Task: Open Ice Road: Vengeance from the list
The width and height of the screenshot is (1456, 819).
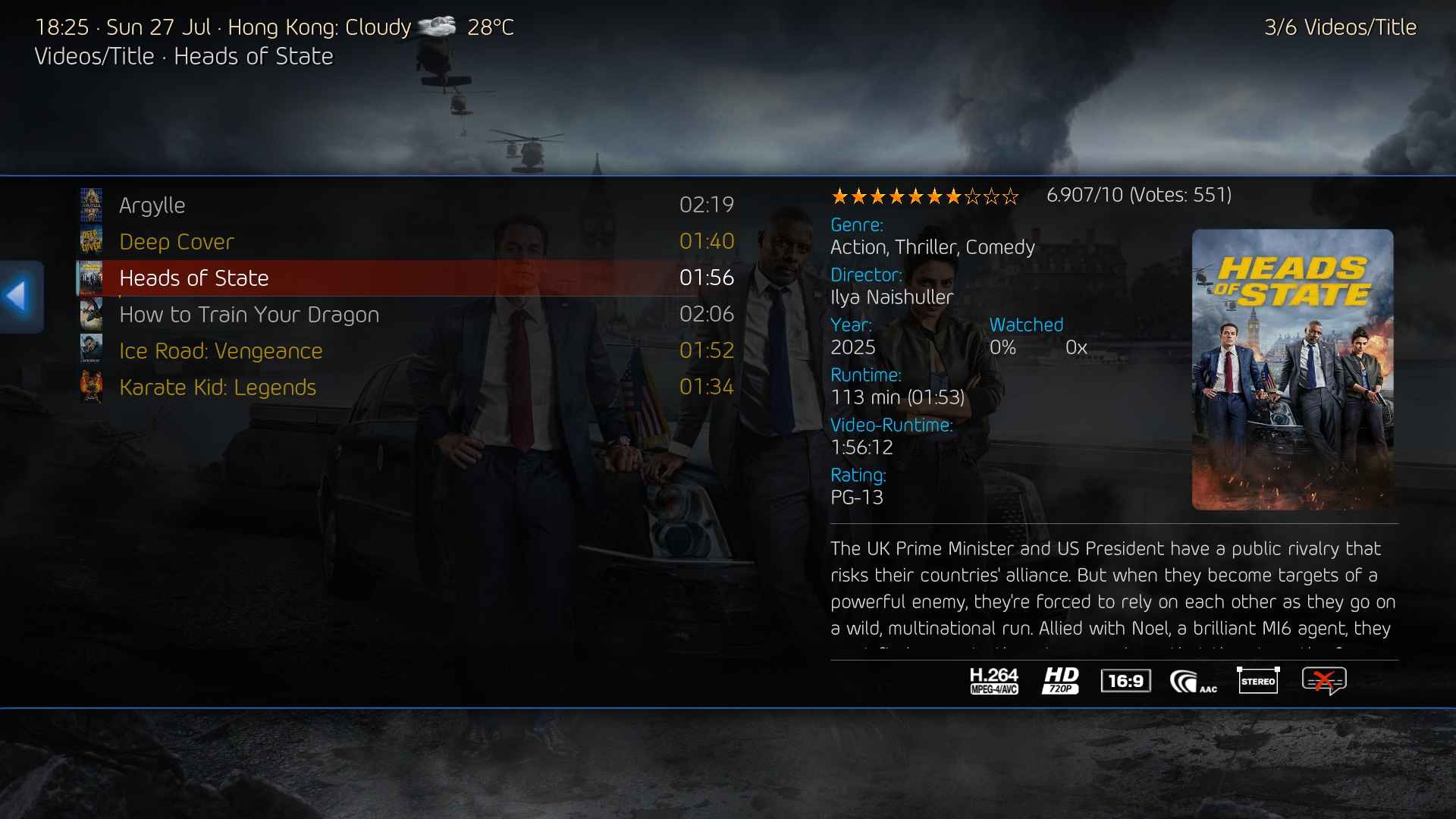Action: 221,351
